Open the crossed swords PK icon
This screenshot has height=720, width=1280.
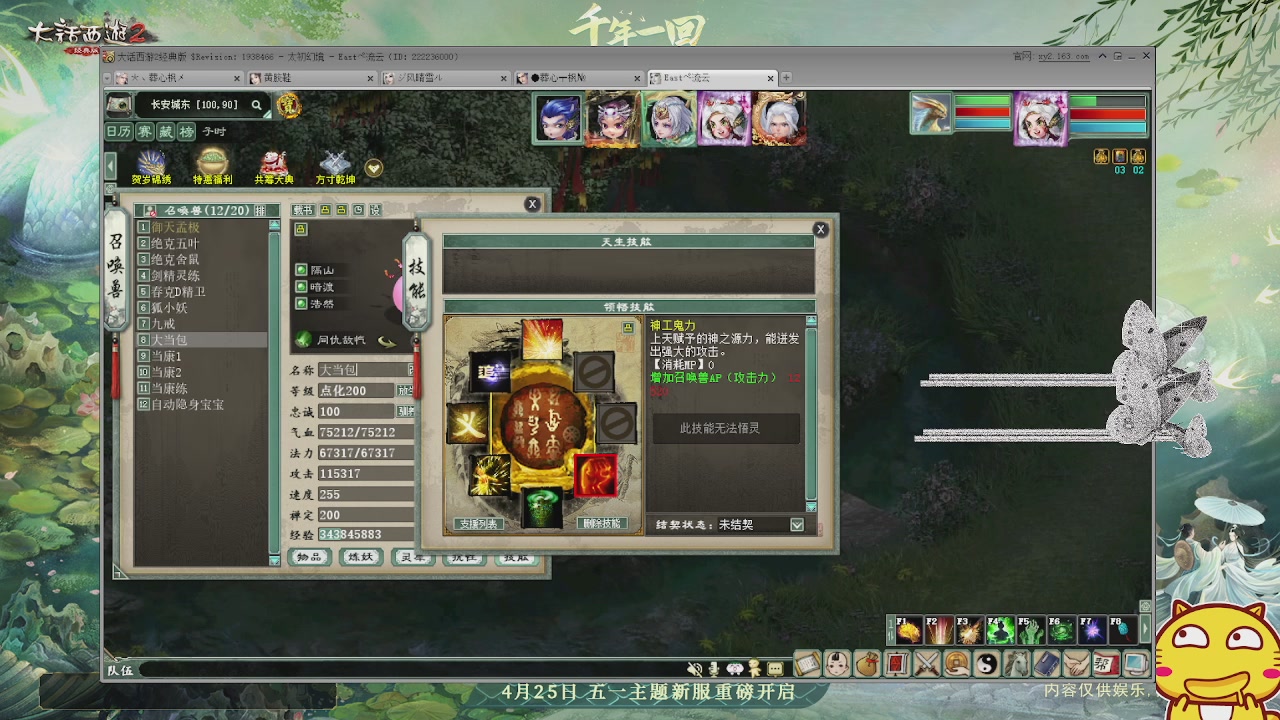tap(926, 663)
